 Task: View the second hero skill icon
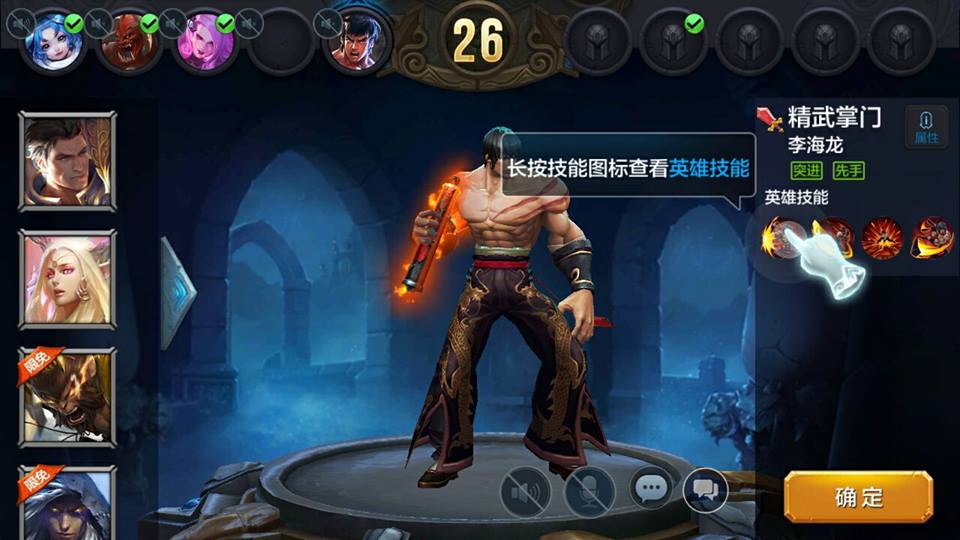(833, 238)
